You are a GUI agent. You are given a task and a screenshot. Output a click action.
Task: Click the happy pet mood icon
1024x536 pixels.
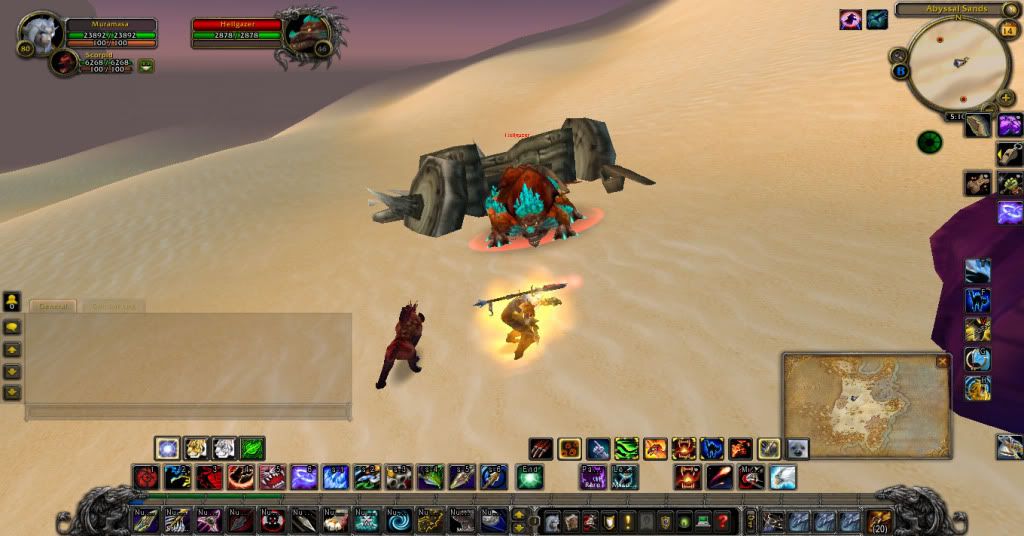tap(146, 66)
